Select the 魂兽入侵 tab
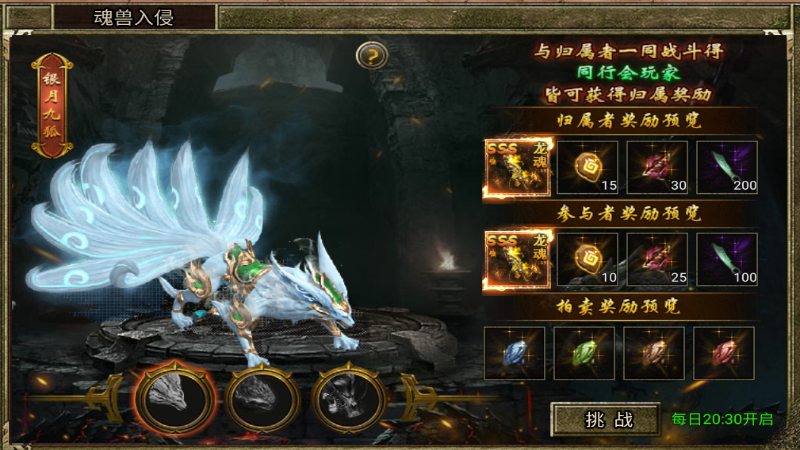Screen dimensions: 800x450 [x=134, y=18]
